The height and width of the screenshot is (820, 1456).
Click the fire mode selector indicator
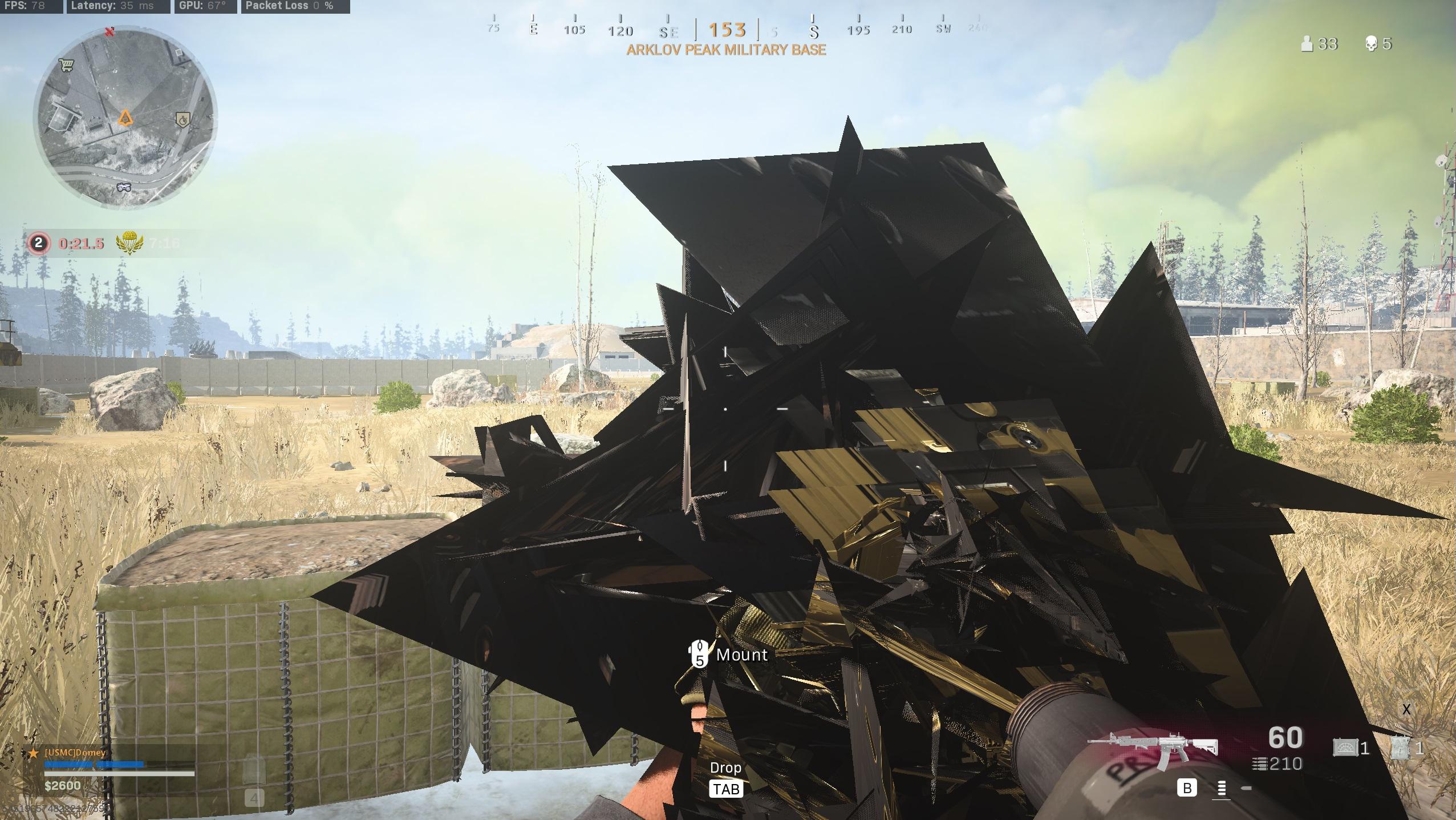coord(1222,789)
